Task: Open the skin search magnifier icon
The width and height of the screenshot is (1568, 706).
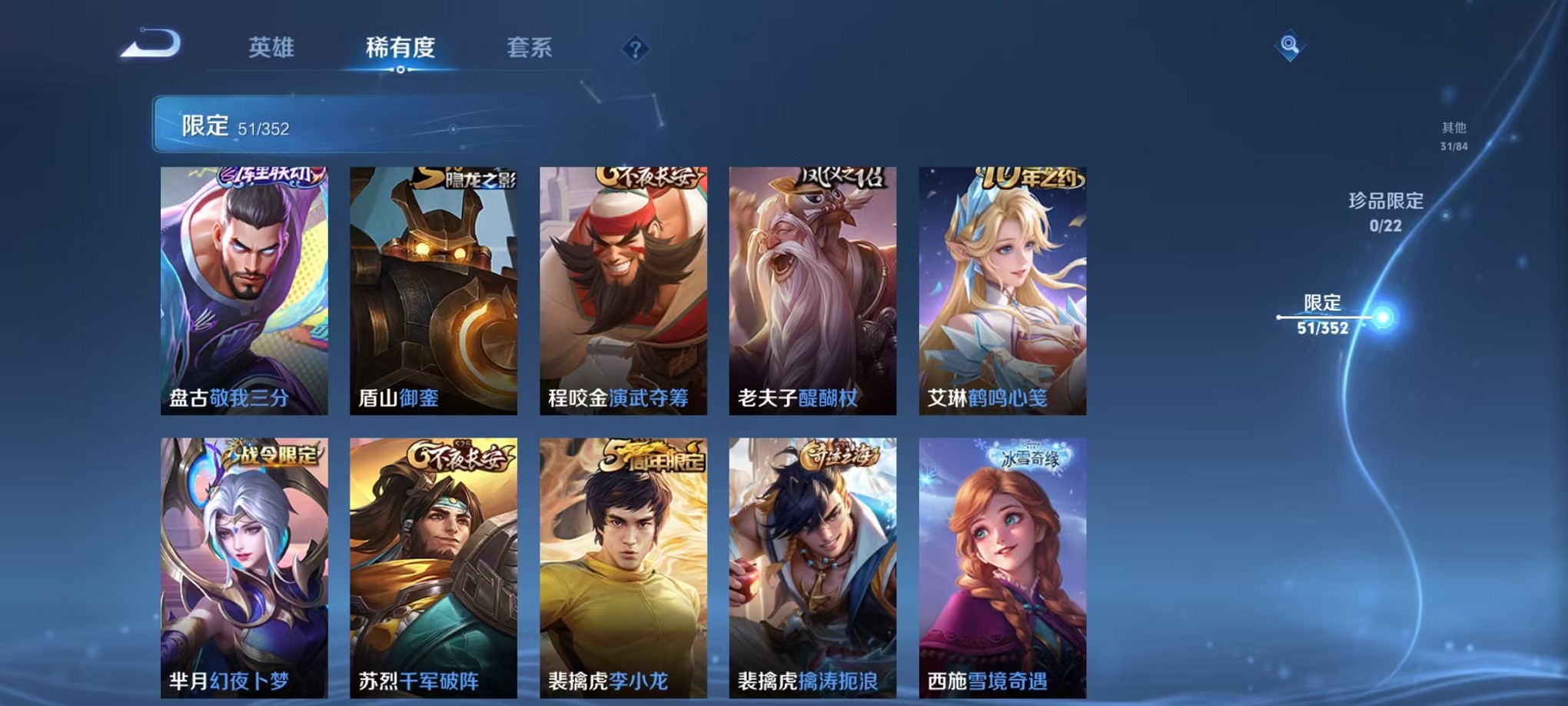Action: [1291, 44]
